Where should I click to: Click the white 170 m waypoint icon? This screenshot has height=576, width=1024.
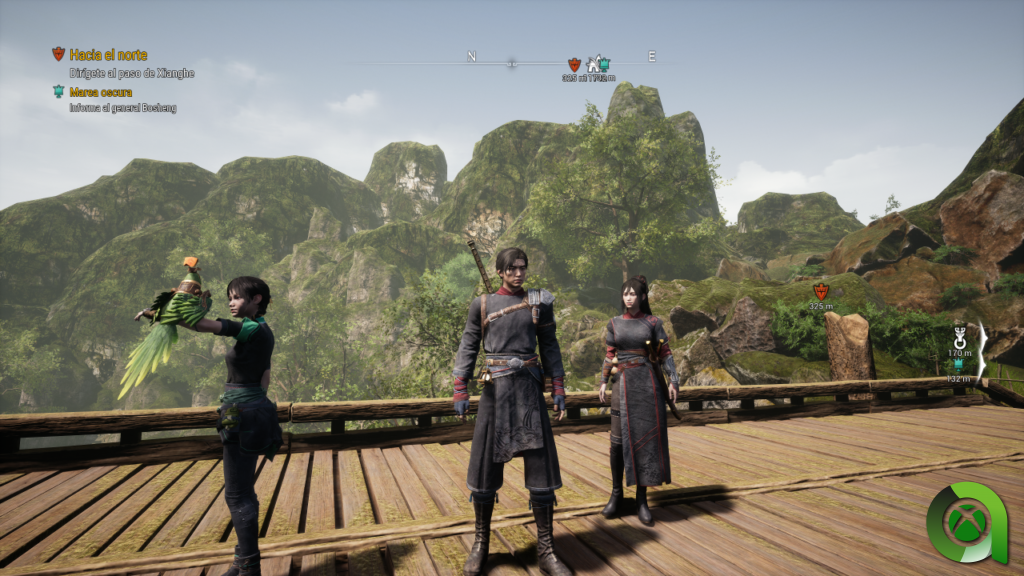click(x=961, y=337)
